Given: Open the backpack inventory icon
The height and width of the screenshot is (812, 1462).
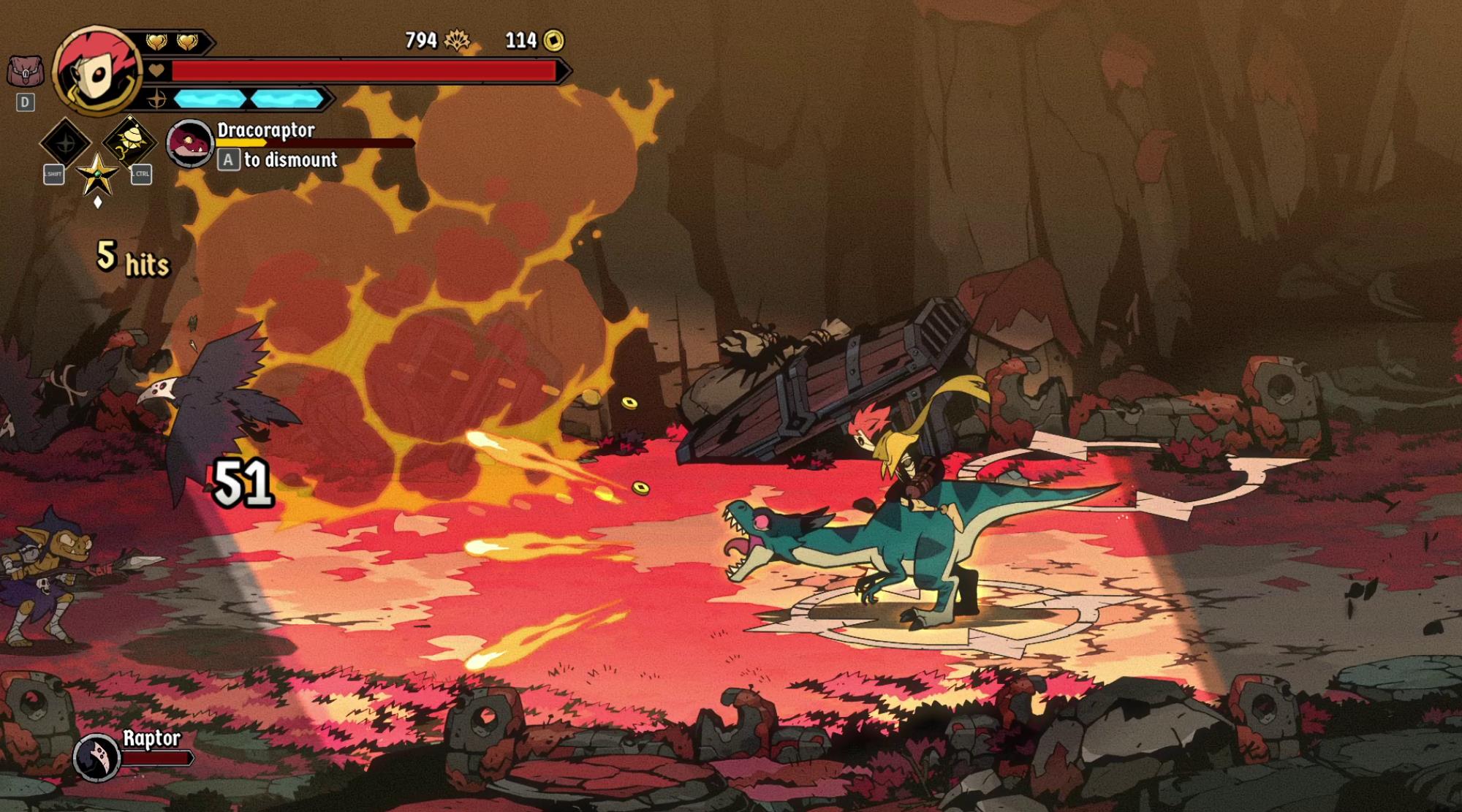Looking at the screenshot, I should click(x=25, y=72).
